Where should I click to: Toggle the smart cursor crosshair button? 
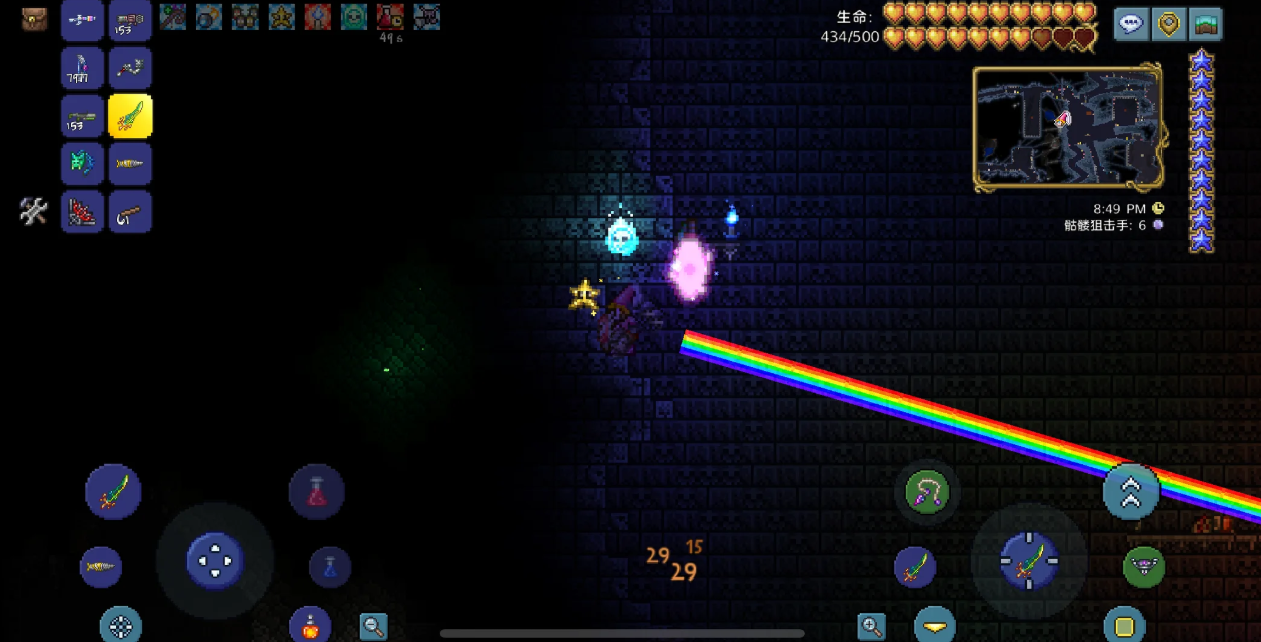point(121,626)
